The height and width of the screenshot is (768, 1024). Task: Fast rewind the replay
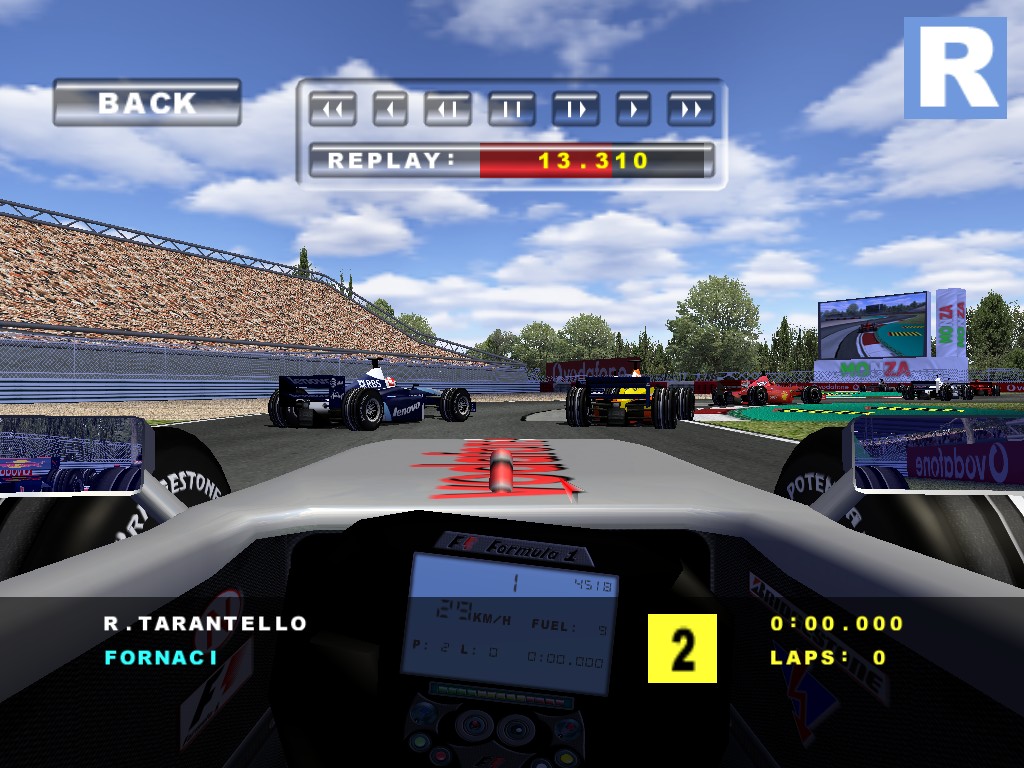tap(333, 109)
